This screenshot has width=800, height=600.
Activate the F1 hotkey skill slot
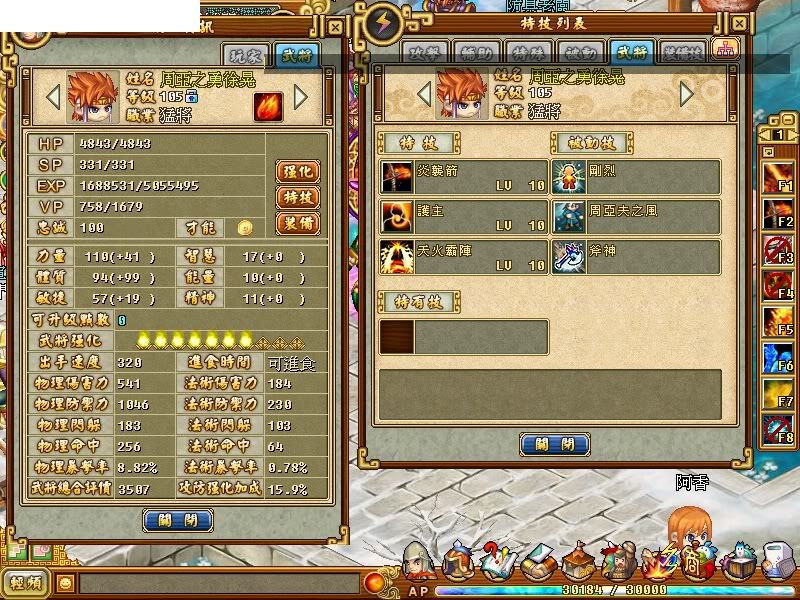coord(779,177)
